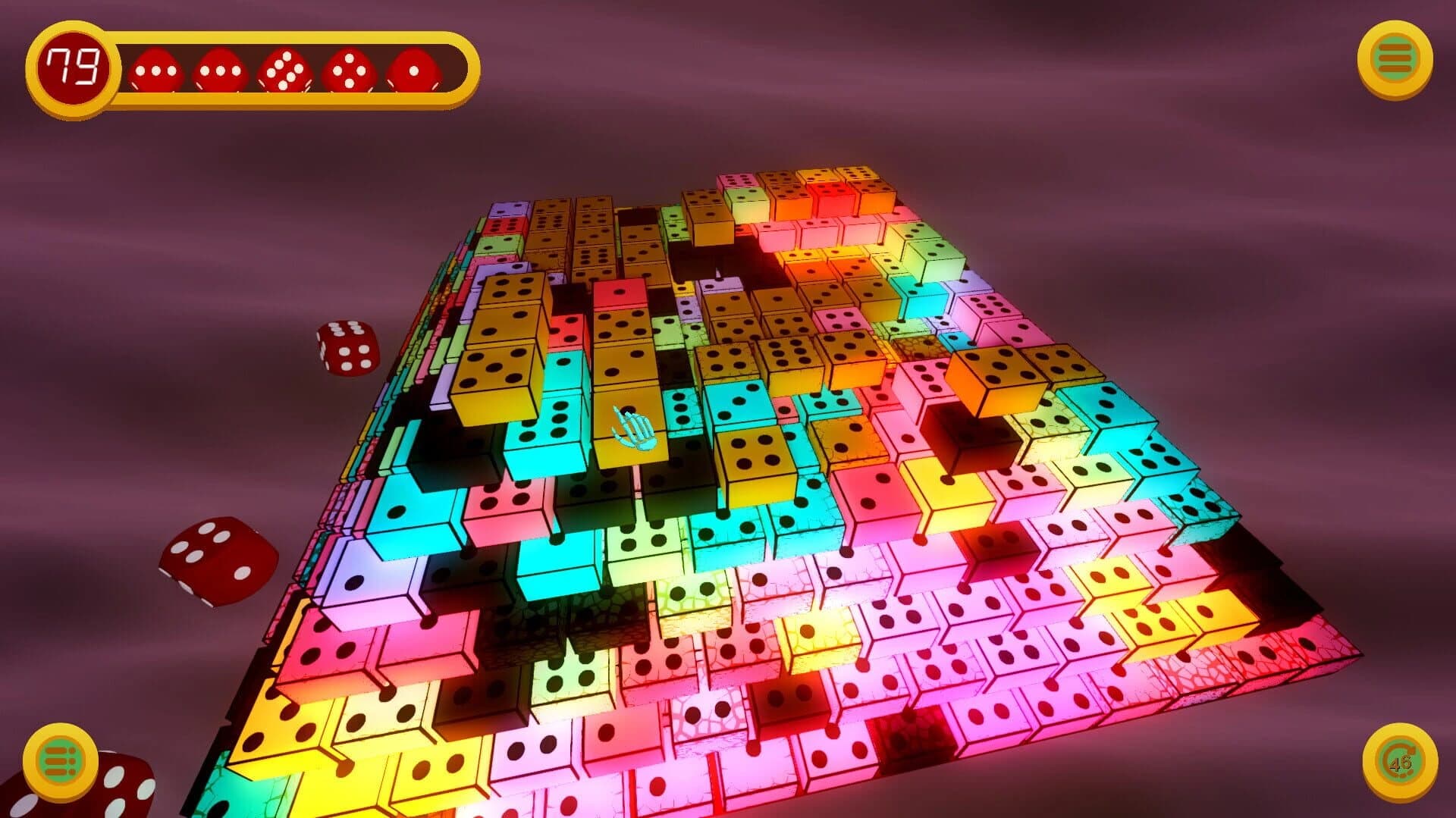Screen dimensions: 1456x818
Task: Select the five-pip die icon in the progress bar
Action: coord(285,70)
